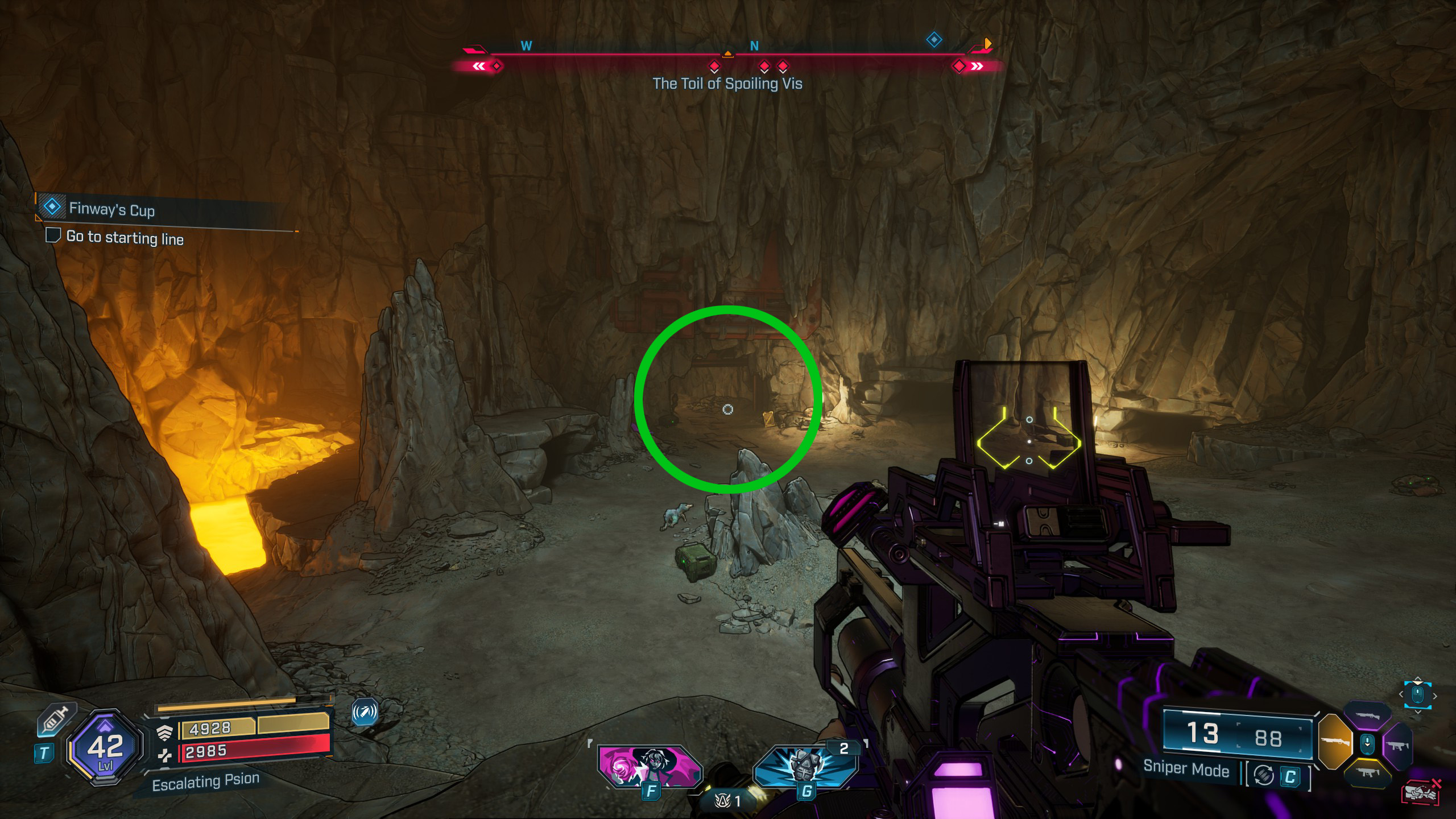Toggle the Go to starting line objective checkbox
Viewport: 1456px width, 819px height.
[53, 235]
